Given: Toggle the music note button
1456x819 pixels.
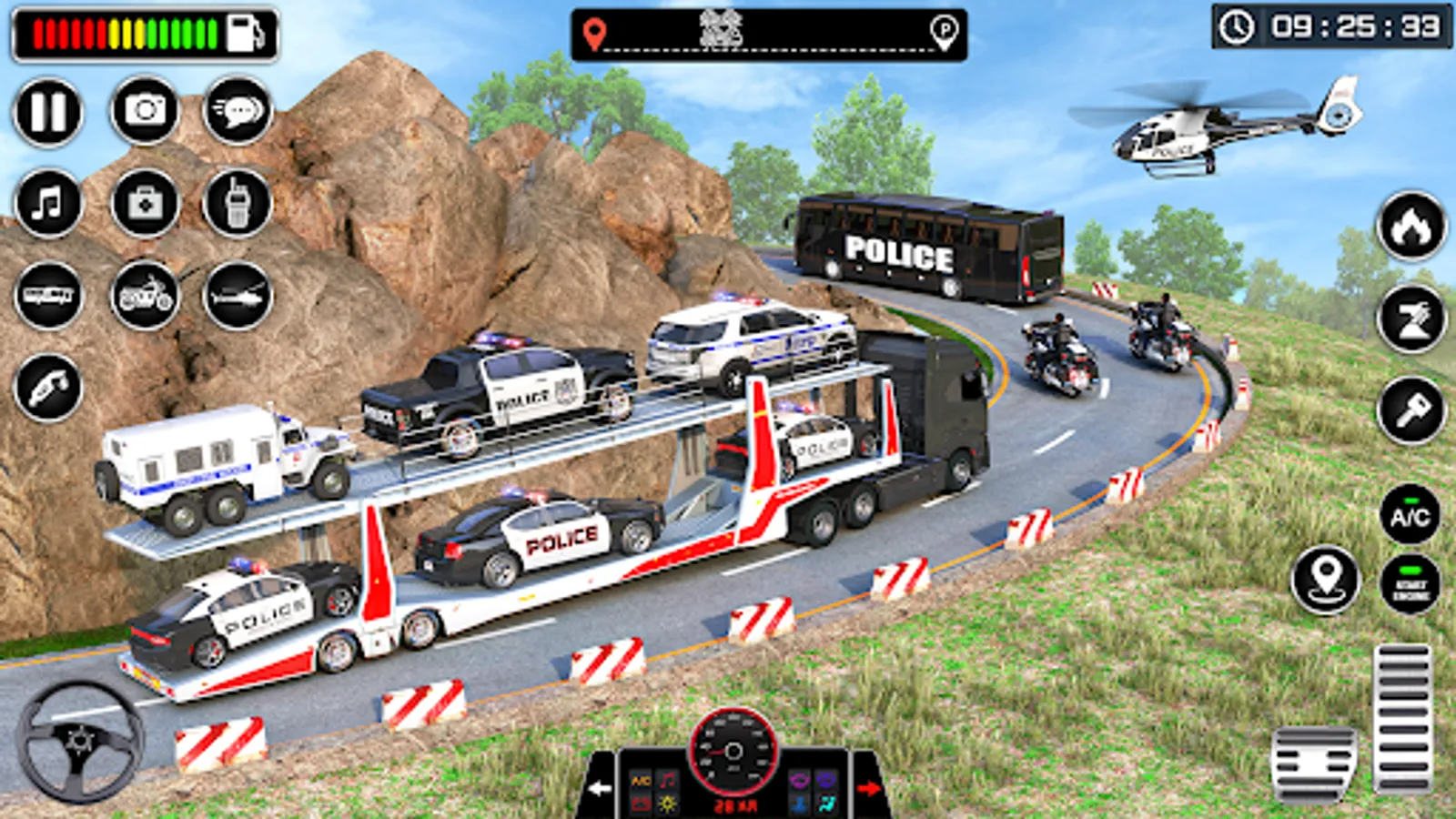Looking at the screenshot, I should [x=48, y=203].
